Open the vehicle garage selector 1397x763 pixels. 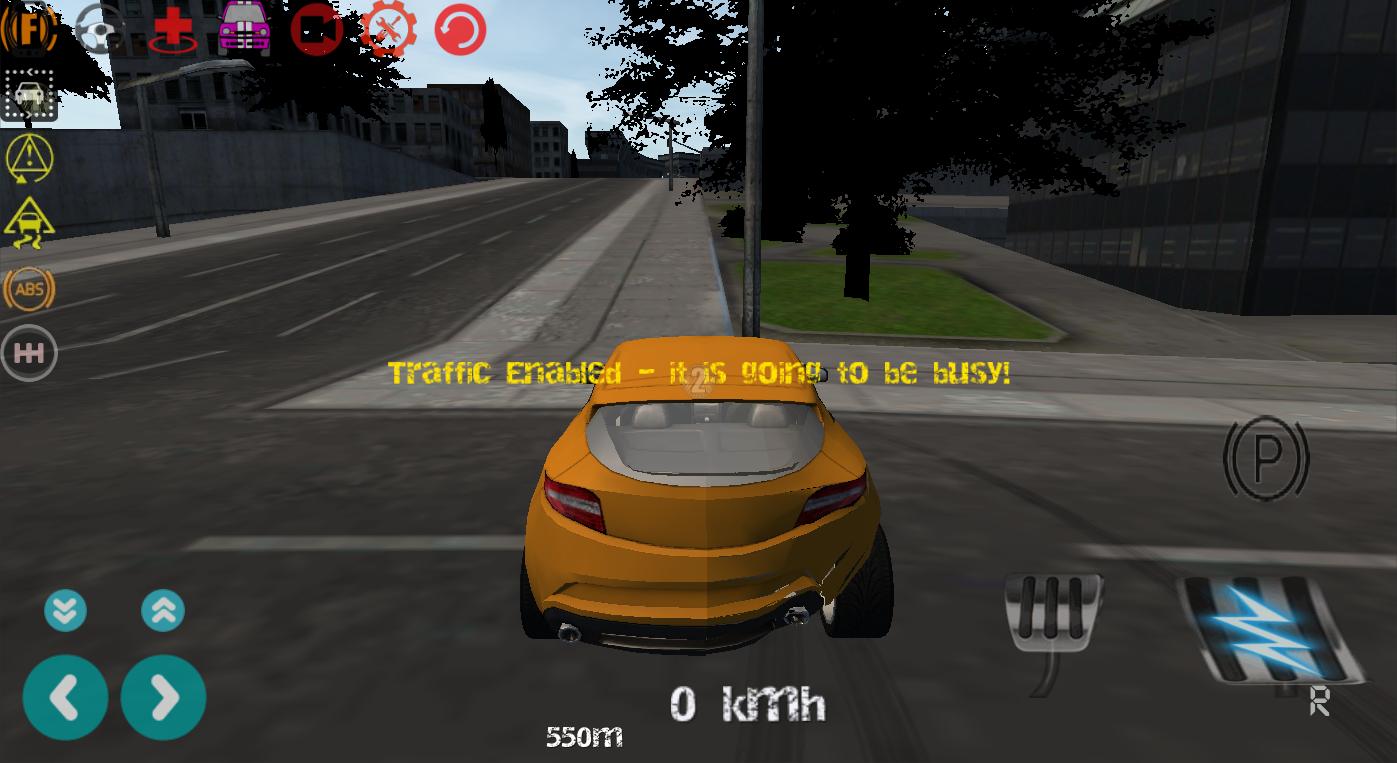[243, 28]
